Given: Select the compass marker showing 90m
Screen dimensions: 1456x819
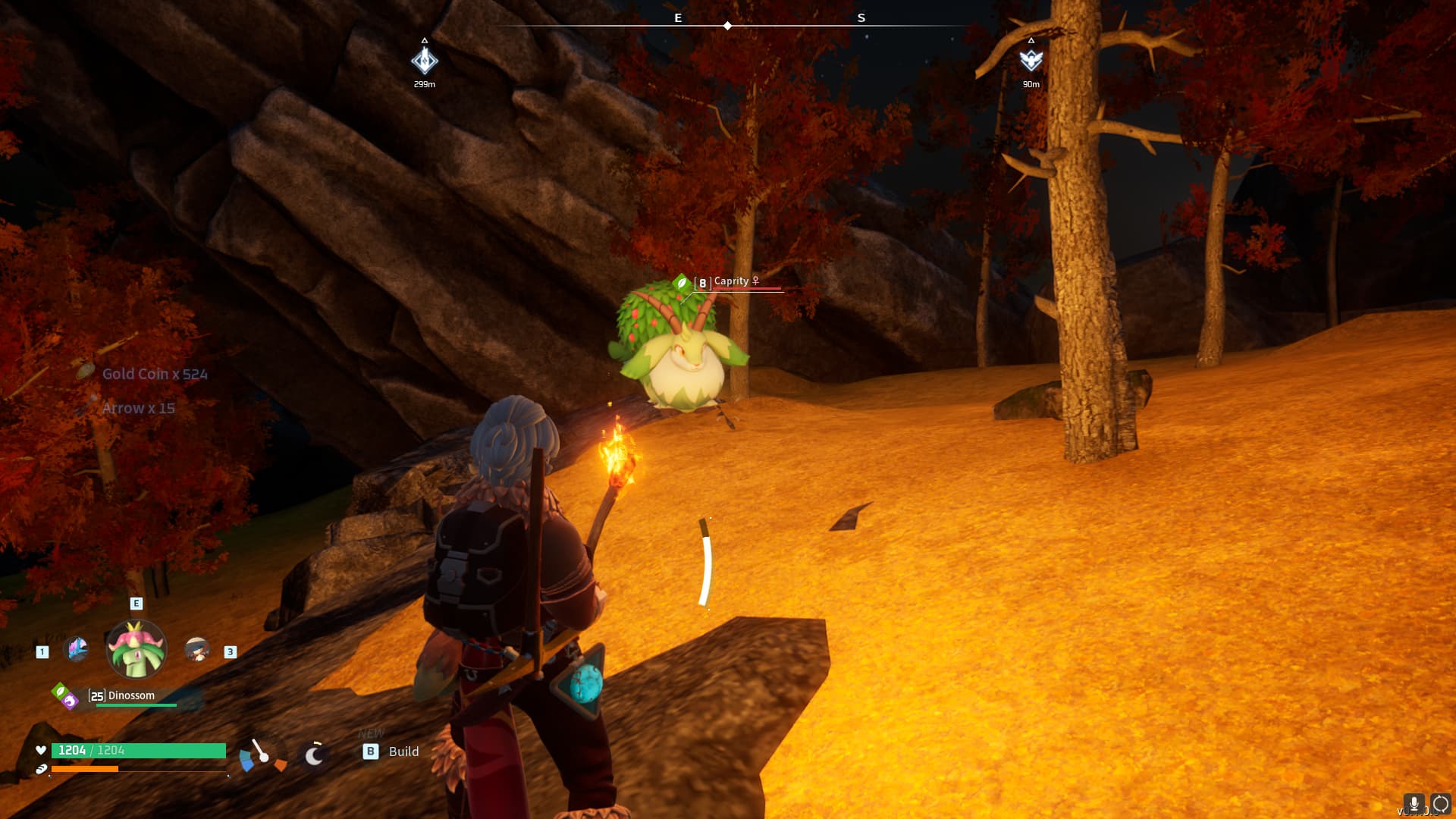Looking at the screenshot, I should coord(1031,61).
